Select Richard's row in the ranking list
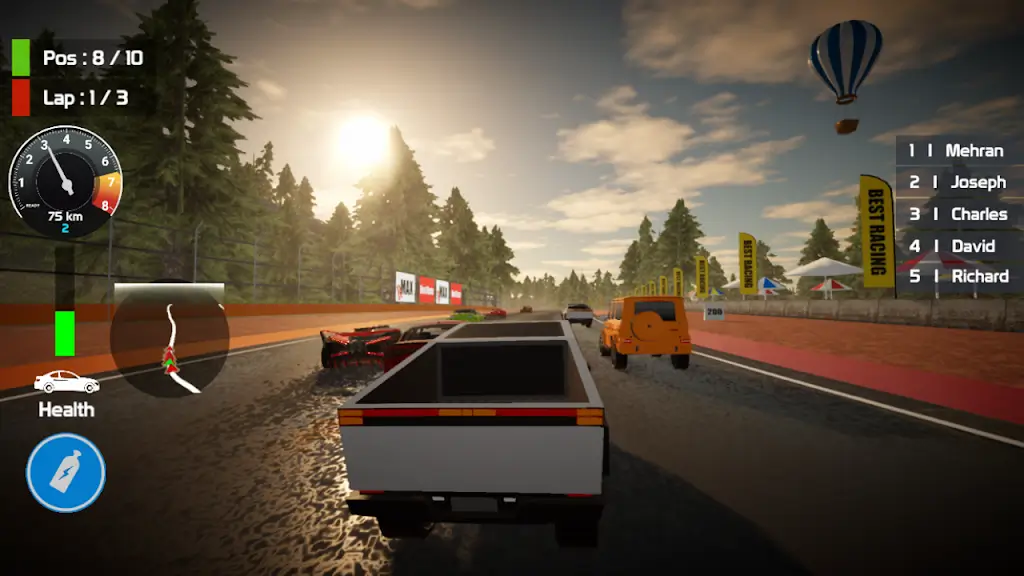The image size is (1024, 576). pos(957,276)
